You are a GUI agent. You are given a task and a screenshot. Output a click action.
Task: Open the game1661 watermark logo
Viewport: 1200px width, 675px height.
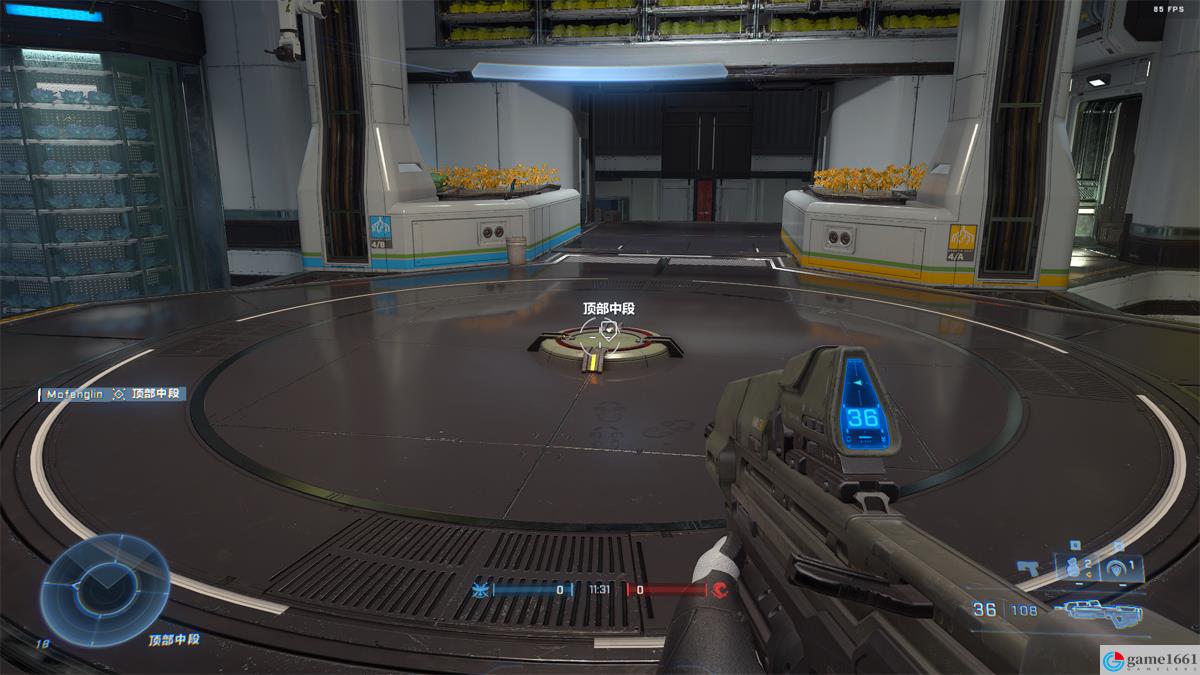1148,660
